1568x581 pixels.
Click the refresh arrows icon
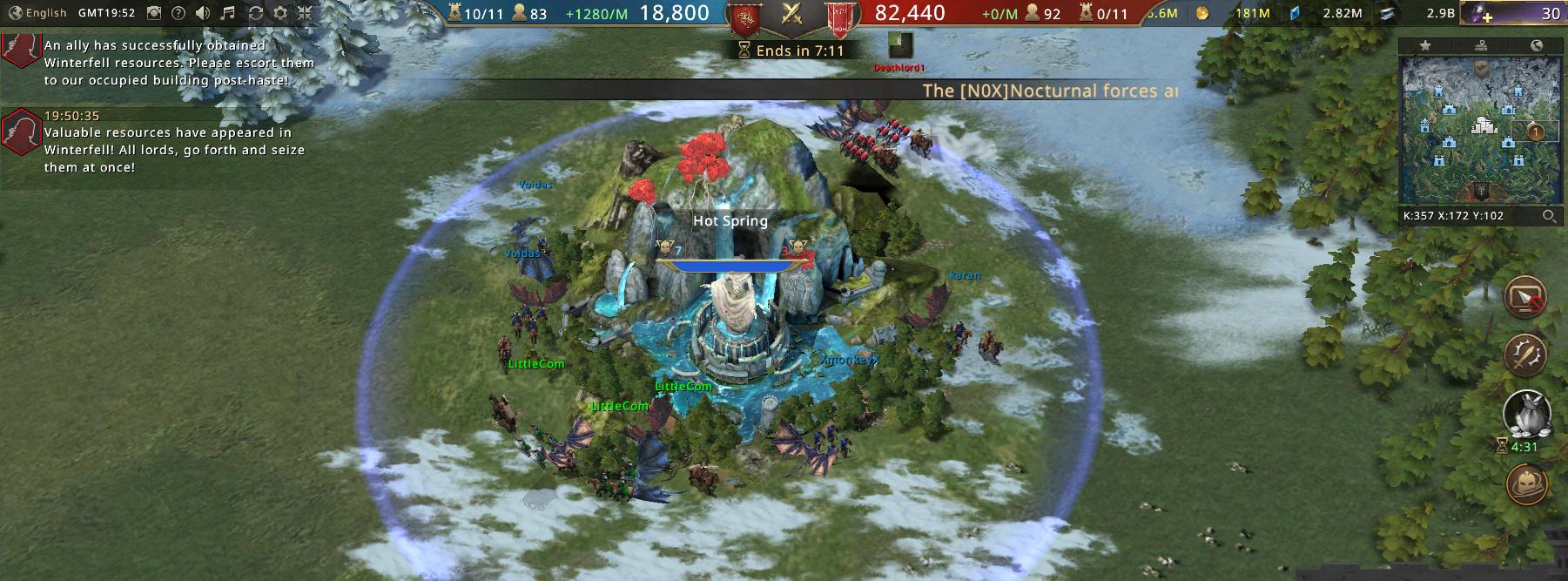click(255, 13)
